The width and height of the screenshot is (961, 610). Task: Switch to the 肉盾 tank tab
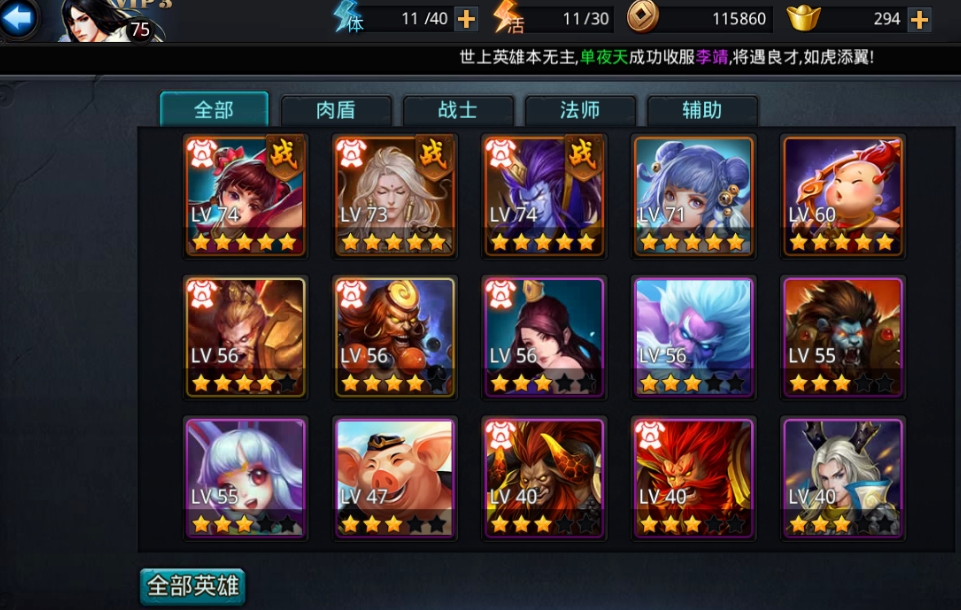335,110
